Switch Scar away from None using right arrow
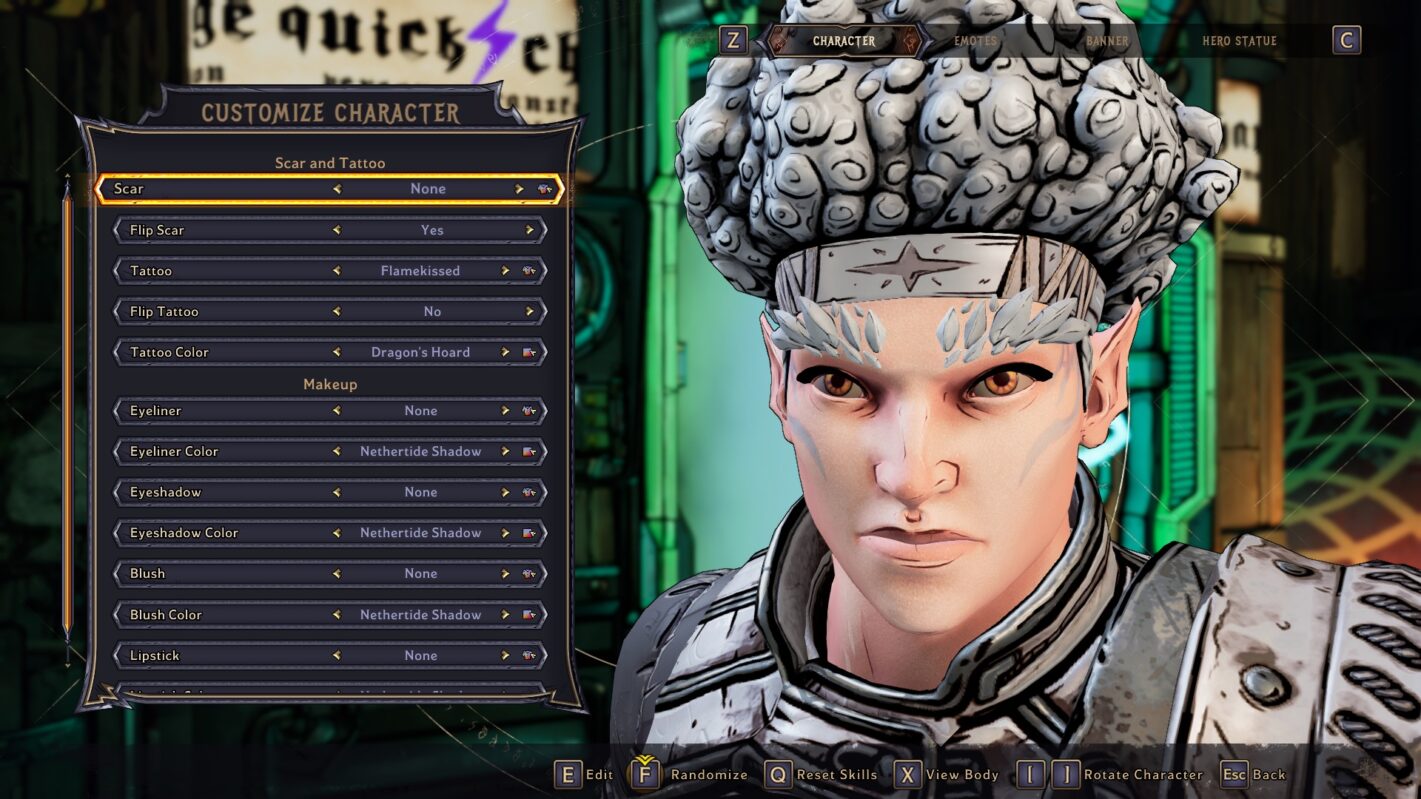 tap(519, 188)
